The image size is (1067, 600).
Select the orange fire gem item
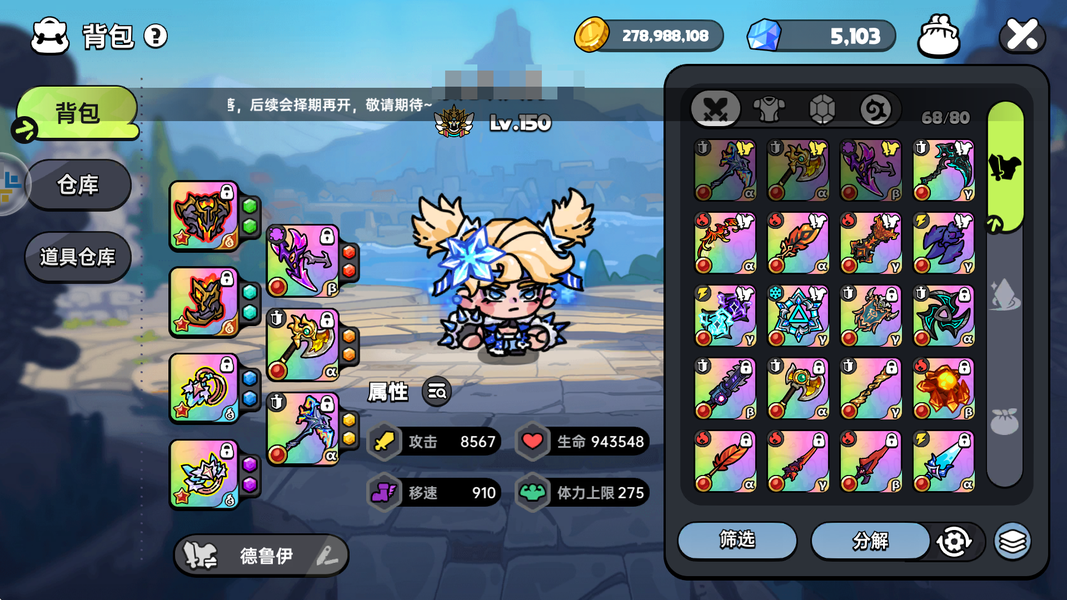[x=943, y=389]
